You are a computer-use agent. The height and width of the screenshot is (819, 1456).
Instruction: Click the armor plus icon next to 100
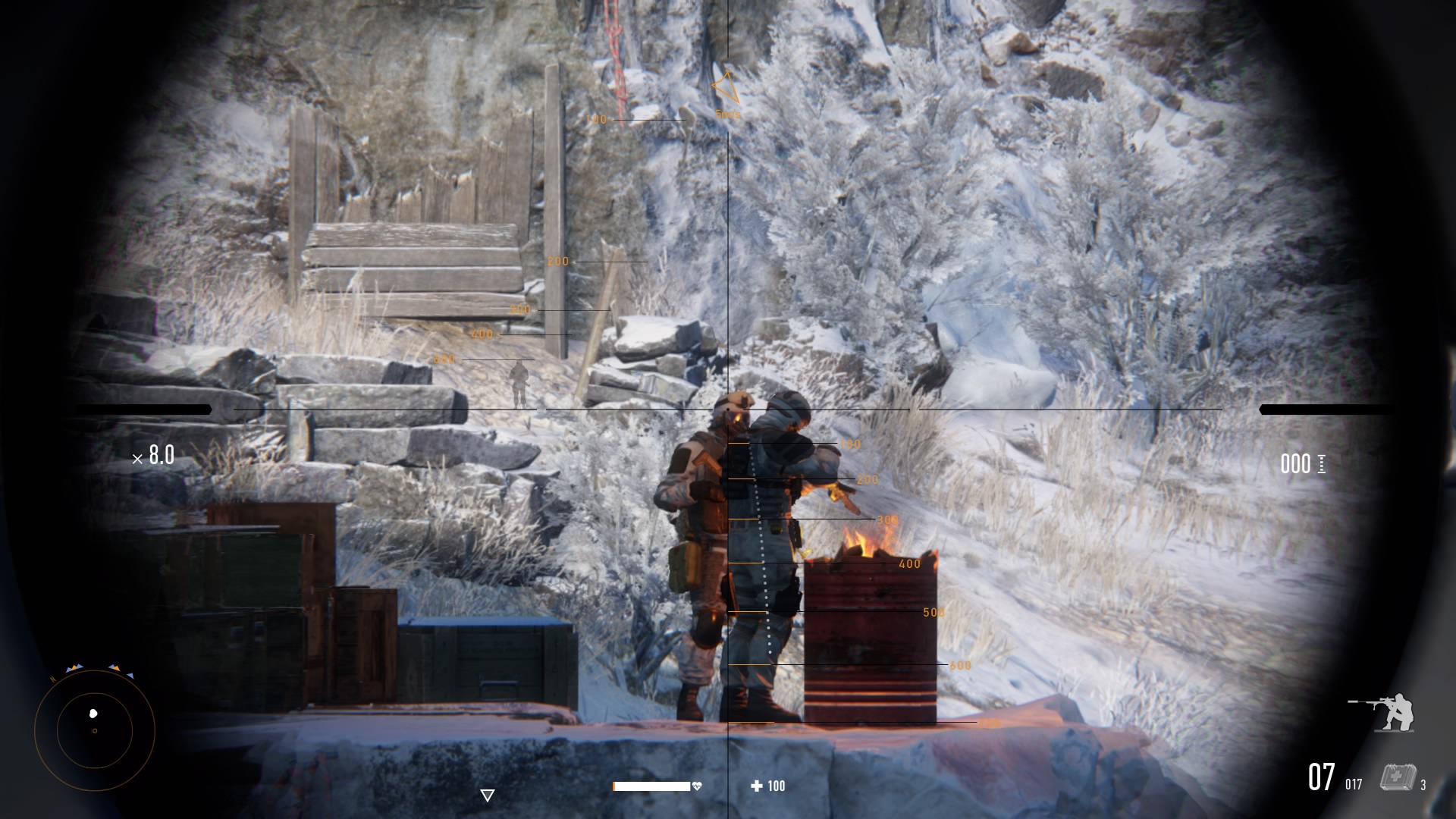[755, 786]
